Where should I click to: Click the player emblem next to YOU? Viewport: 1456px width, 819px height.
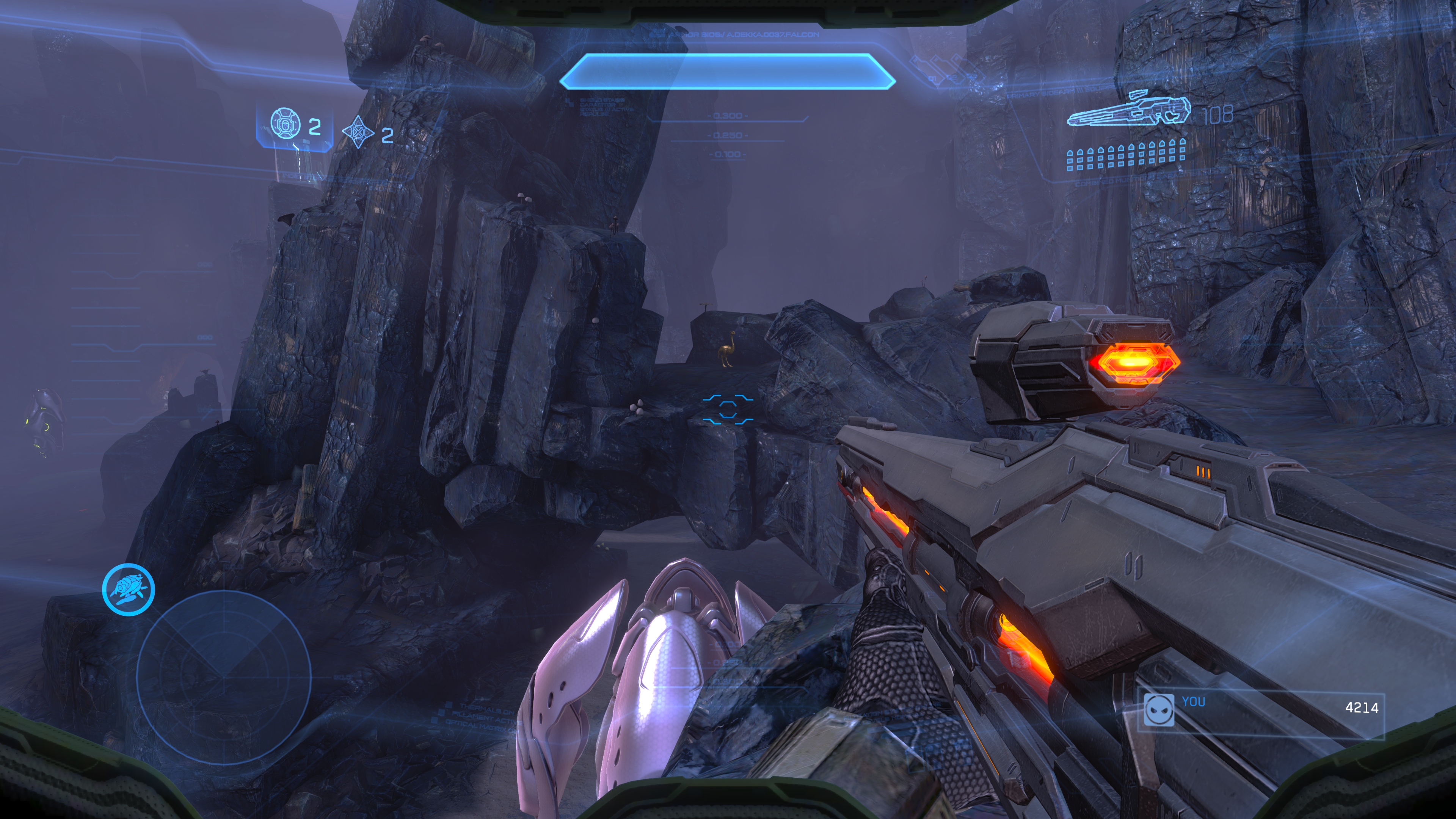click(1158, 709)
